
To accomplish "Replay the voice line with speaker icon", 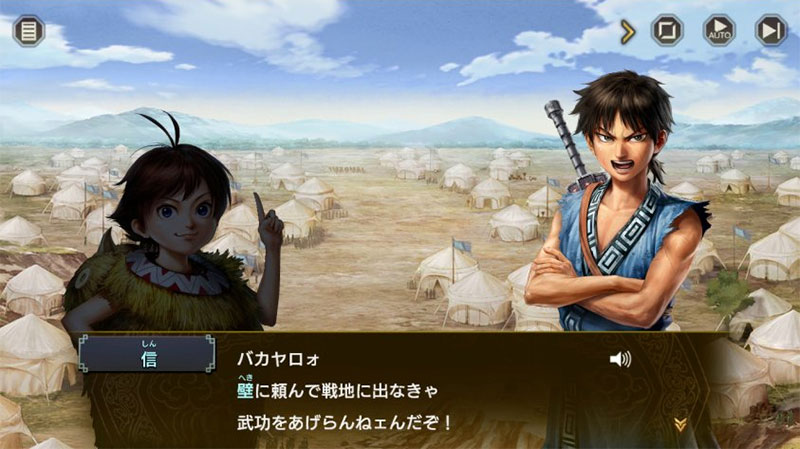I will [620, 359].
